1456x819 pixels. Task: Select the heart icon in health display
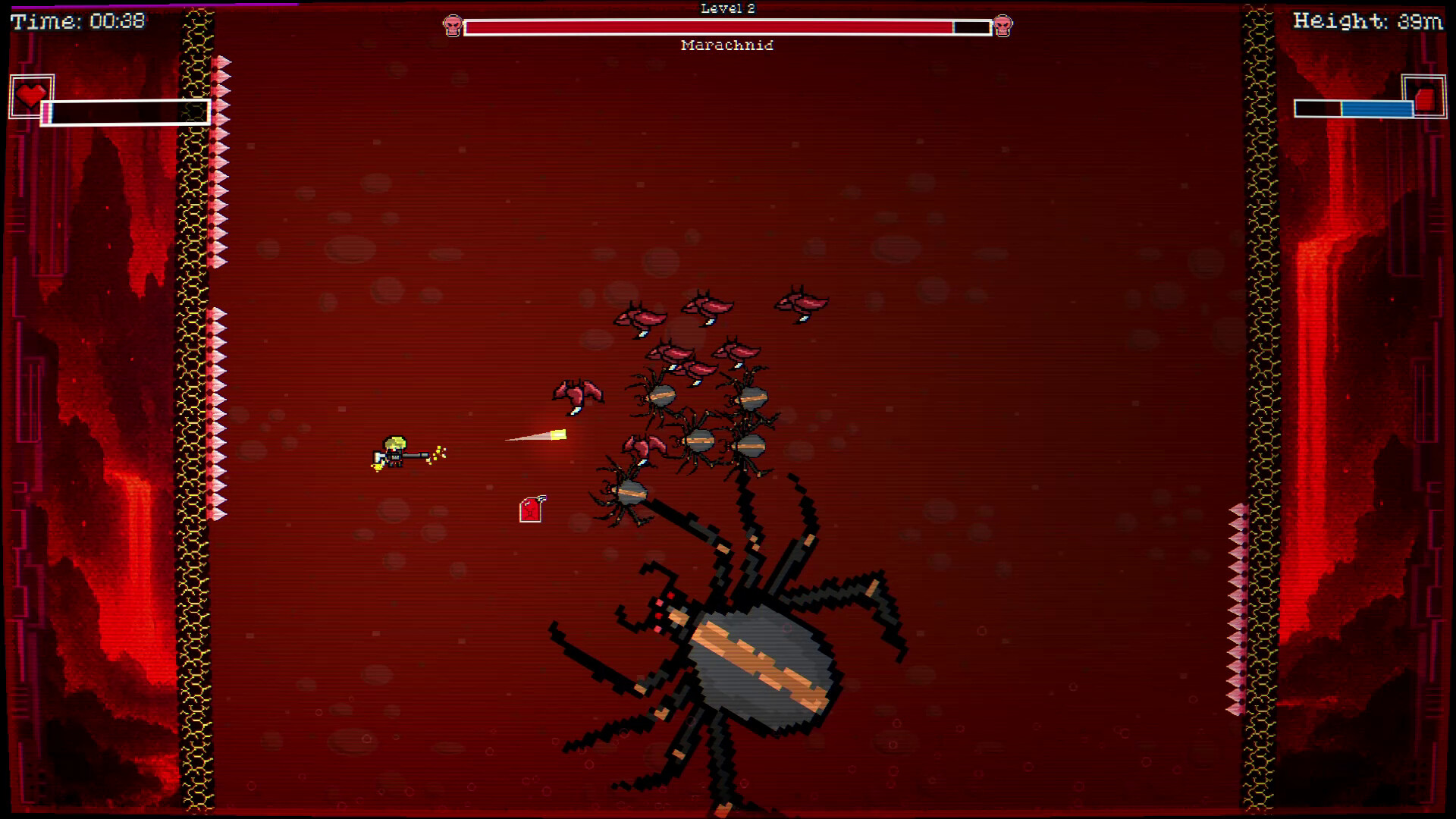coord(31,96)
